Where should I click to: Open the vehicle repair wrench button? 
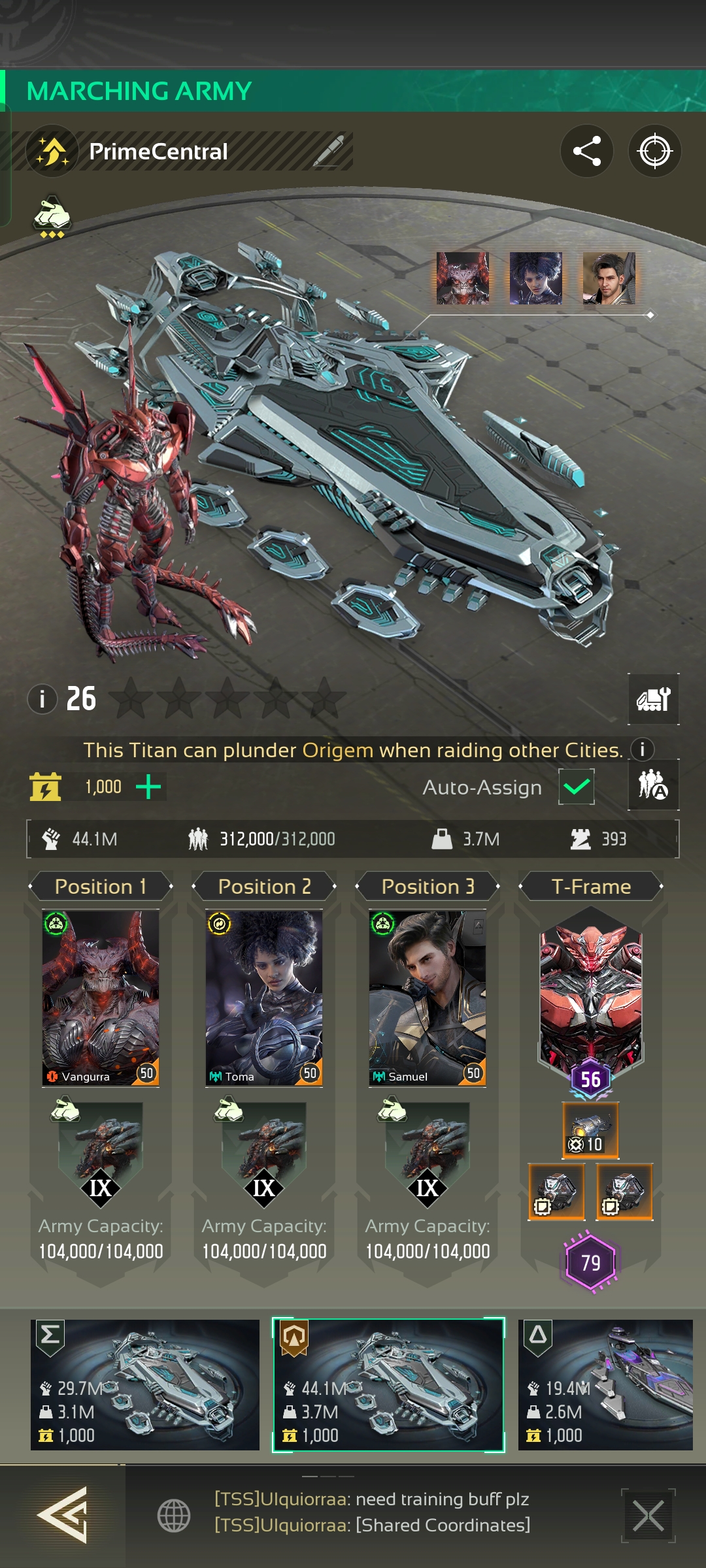(x=653, y=699)
